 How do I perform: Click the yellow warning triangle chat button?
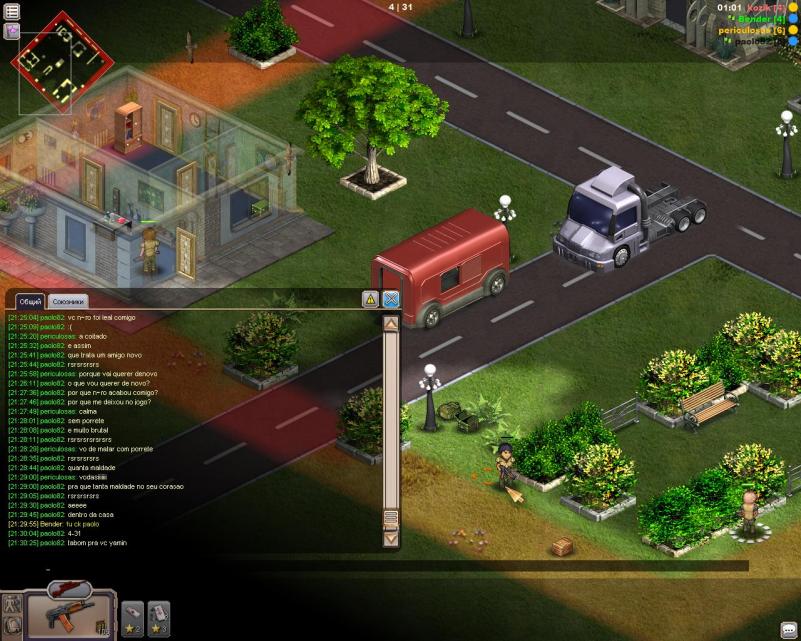pyautogui.click(x=370, y=298)
